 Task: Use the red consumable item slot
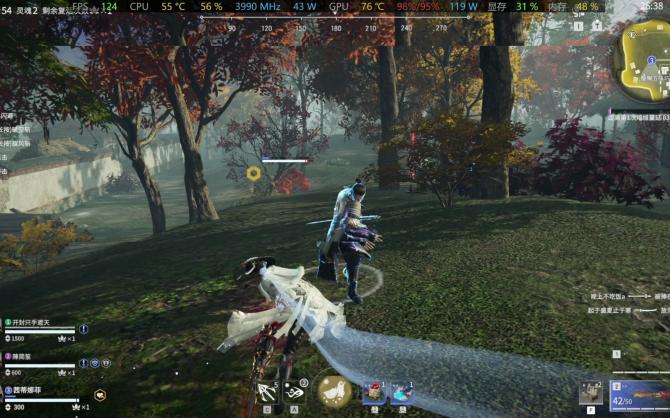point(374,392)
